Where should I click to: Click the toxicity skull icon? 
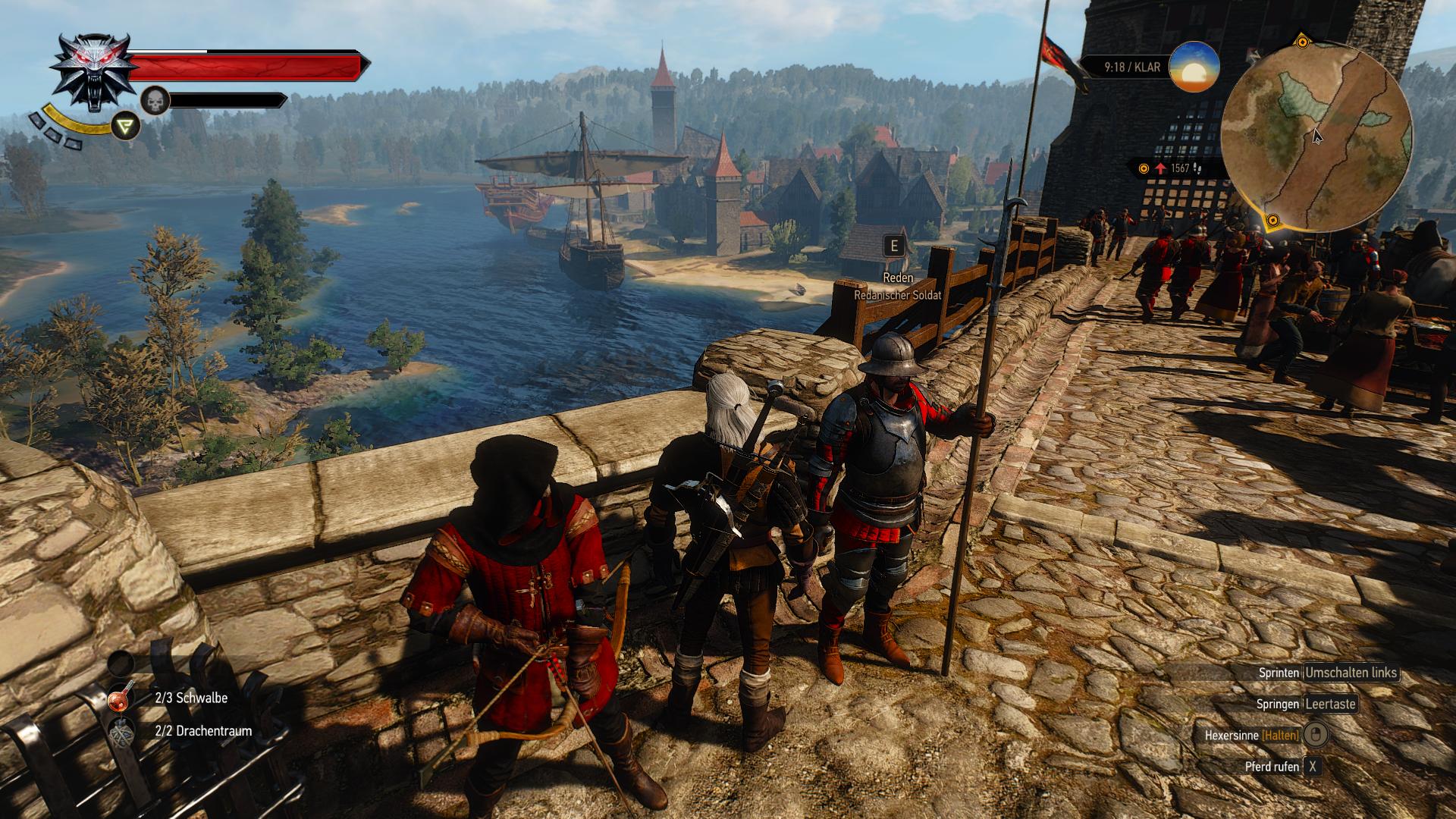tap(155, 101)
